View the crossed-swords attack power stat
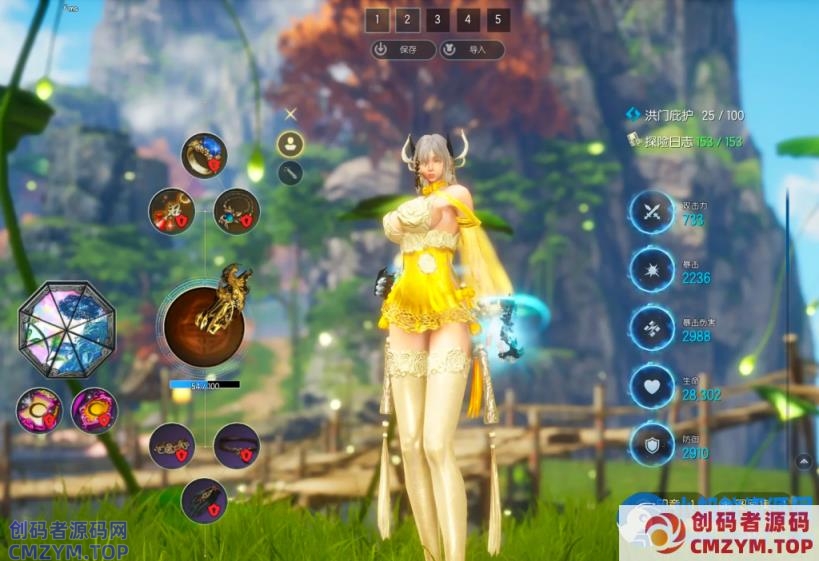 (x=653, y=212)
